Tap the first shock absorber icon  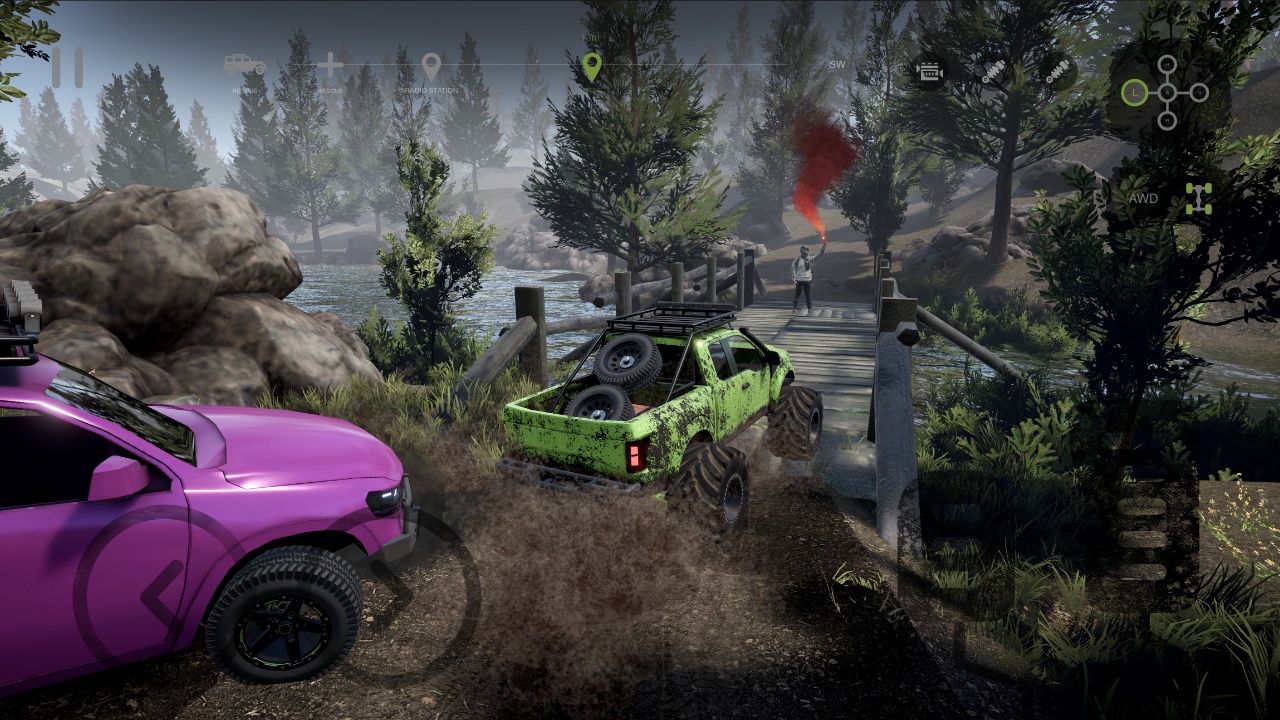(x=993, y=71)
